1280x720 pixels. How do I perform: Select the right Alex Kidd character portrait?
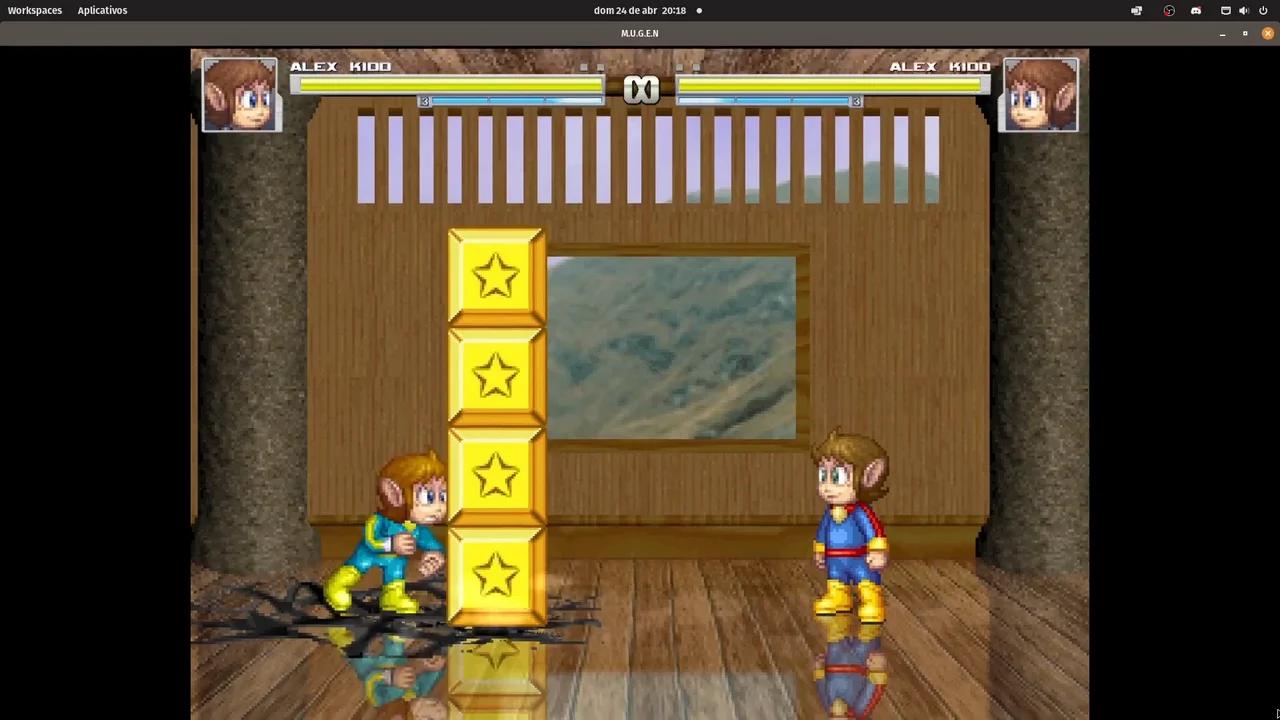1039,93
